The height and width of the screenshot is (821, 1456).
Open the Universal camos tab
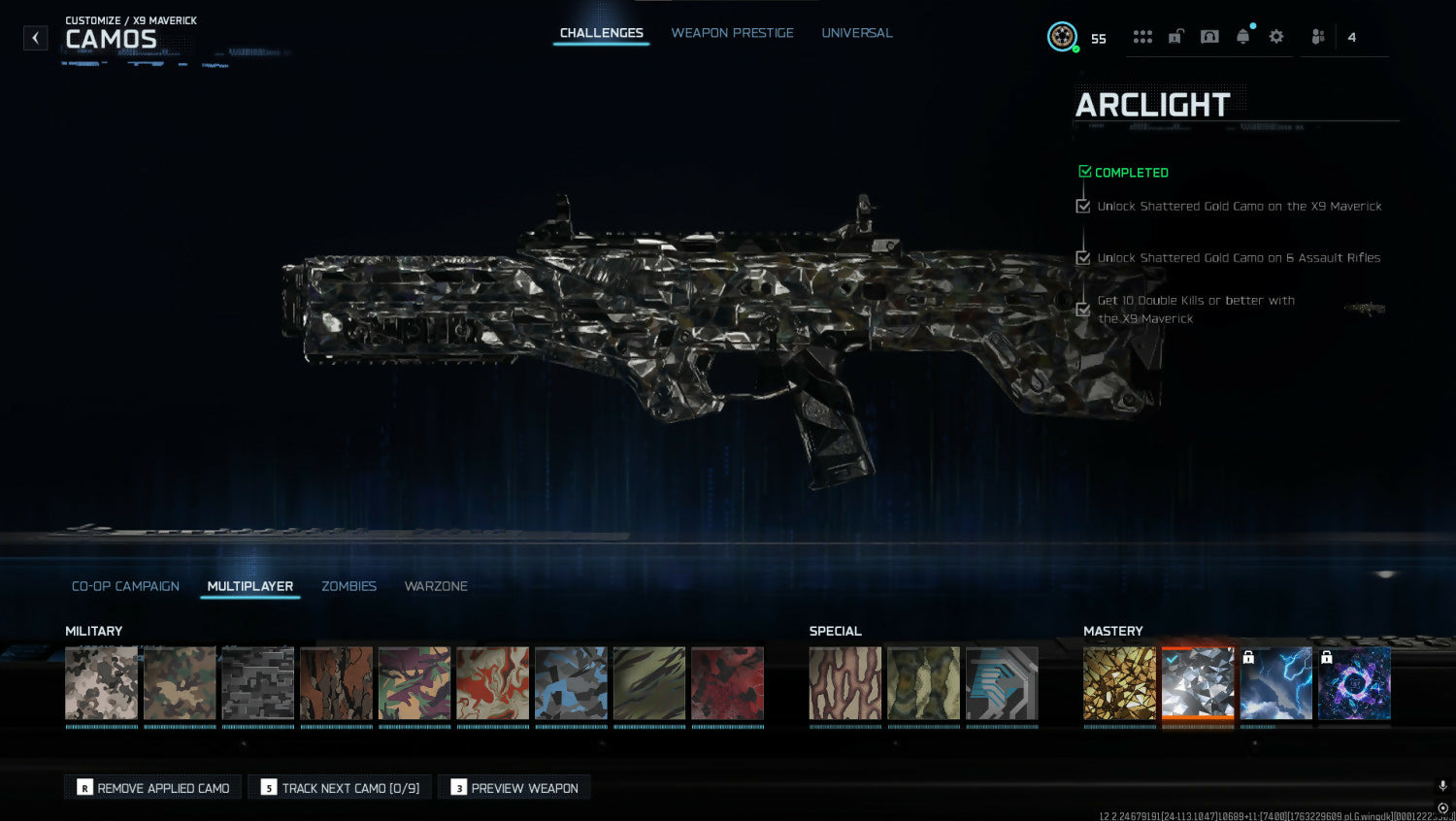click(856, 33)
